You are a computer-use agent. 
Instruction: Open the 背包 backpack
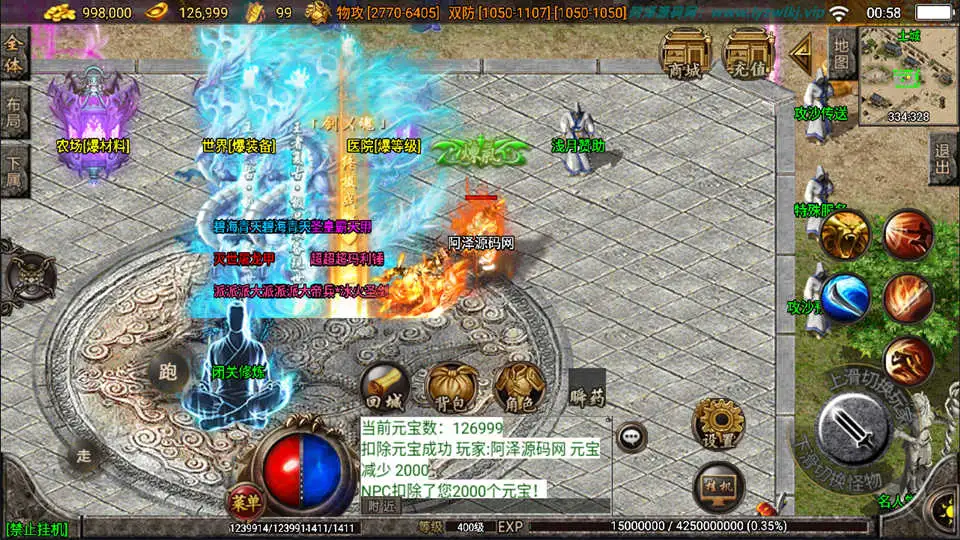[x=451, y=388]
